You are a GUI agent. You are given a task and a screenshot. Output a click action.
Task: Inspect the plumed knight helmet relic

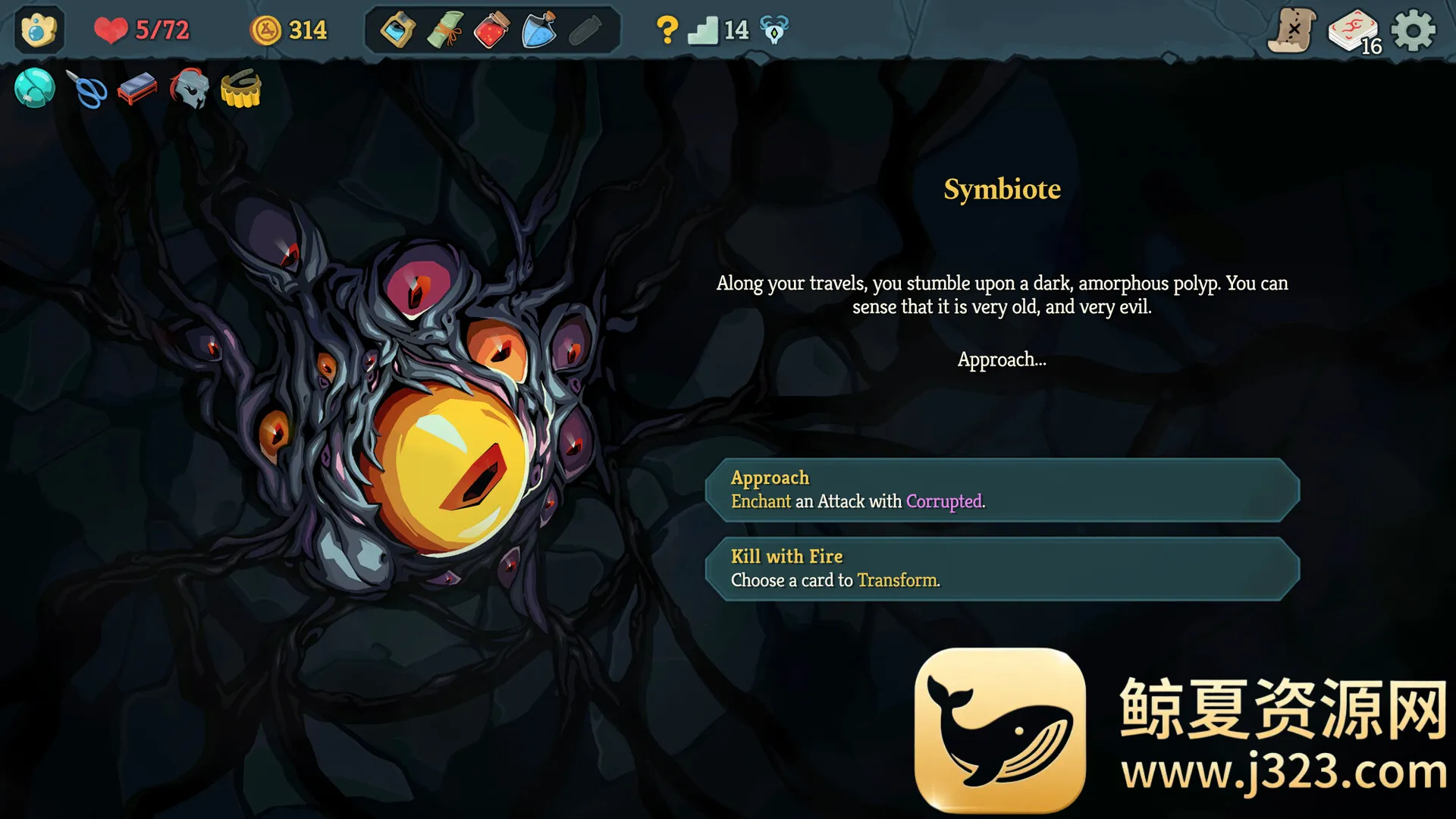coord(189,89)
